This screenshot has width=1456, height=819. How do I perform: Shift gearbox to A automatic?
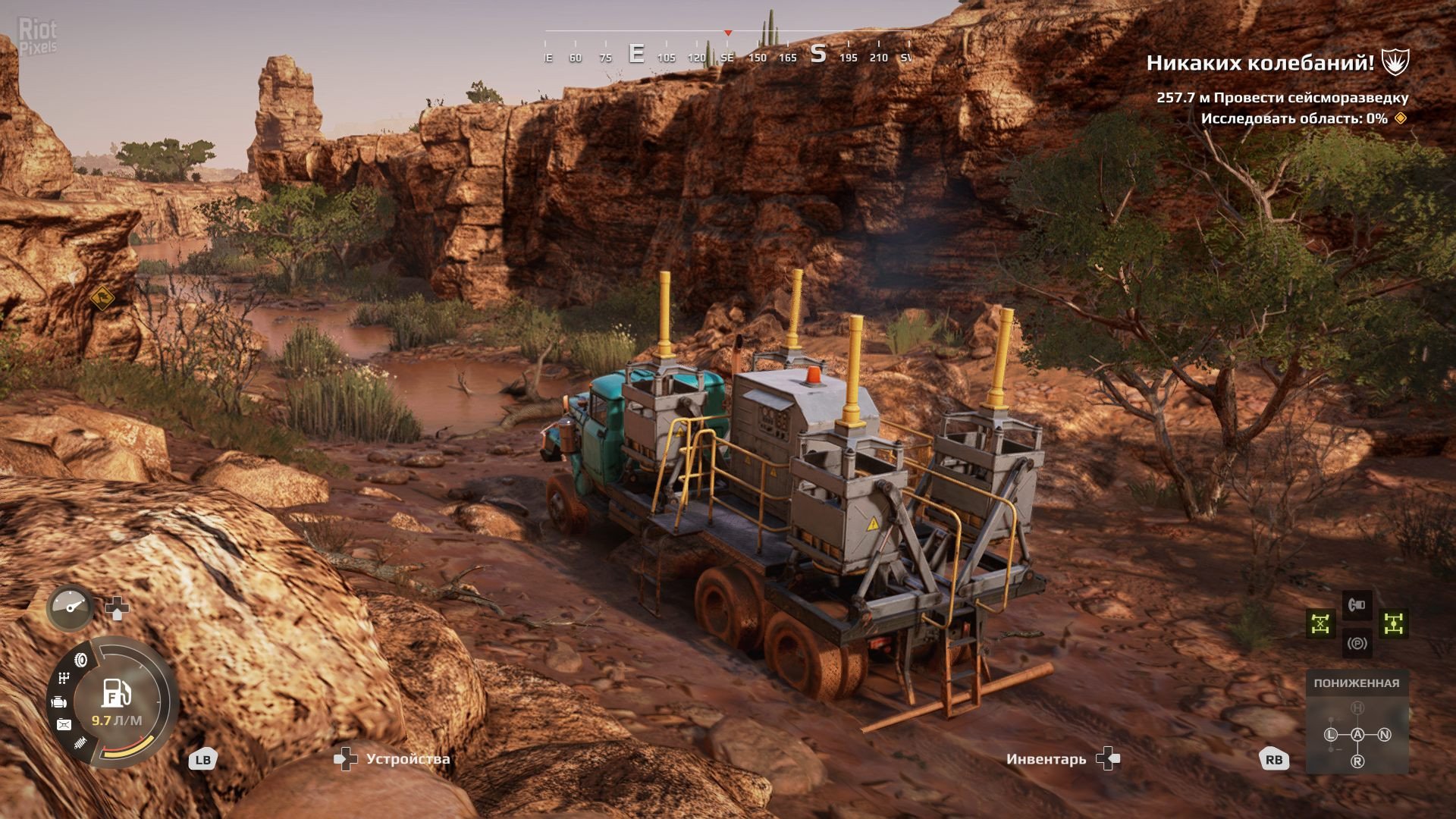pyautogui.click(x=1357, y=735)
